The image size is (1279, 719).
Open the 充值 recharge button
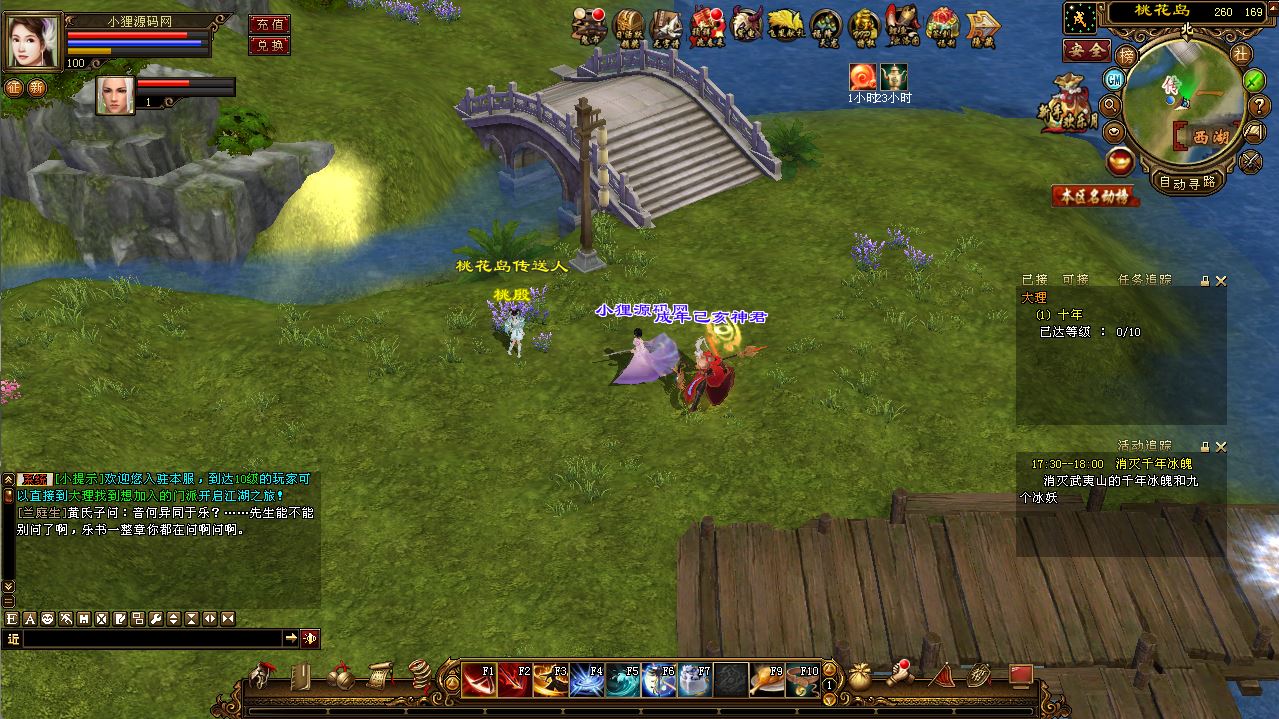[x=268, y=24]
